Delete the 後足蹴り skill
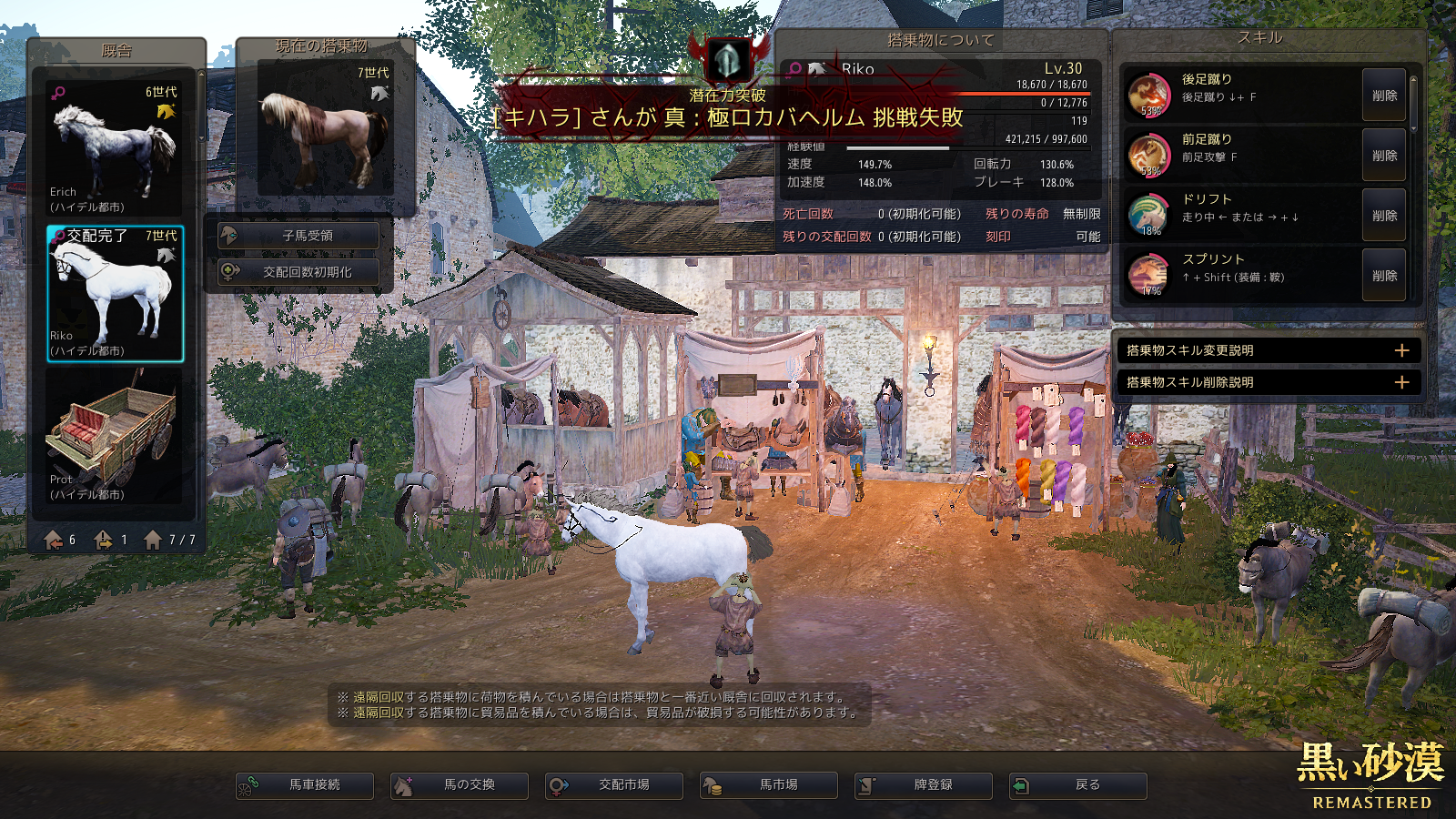This screenshot has height=819, width=1456. click(x=1384, y=96)
